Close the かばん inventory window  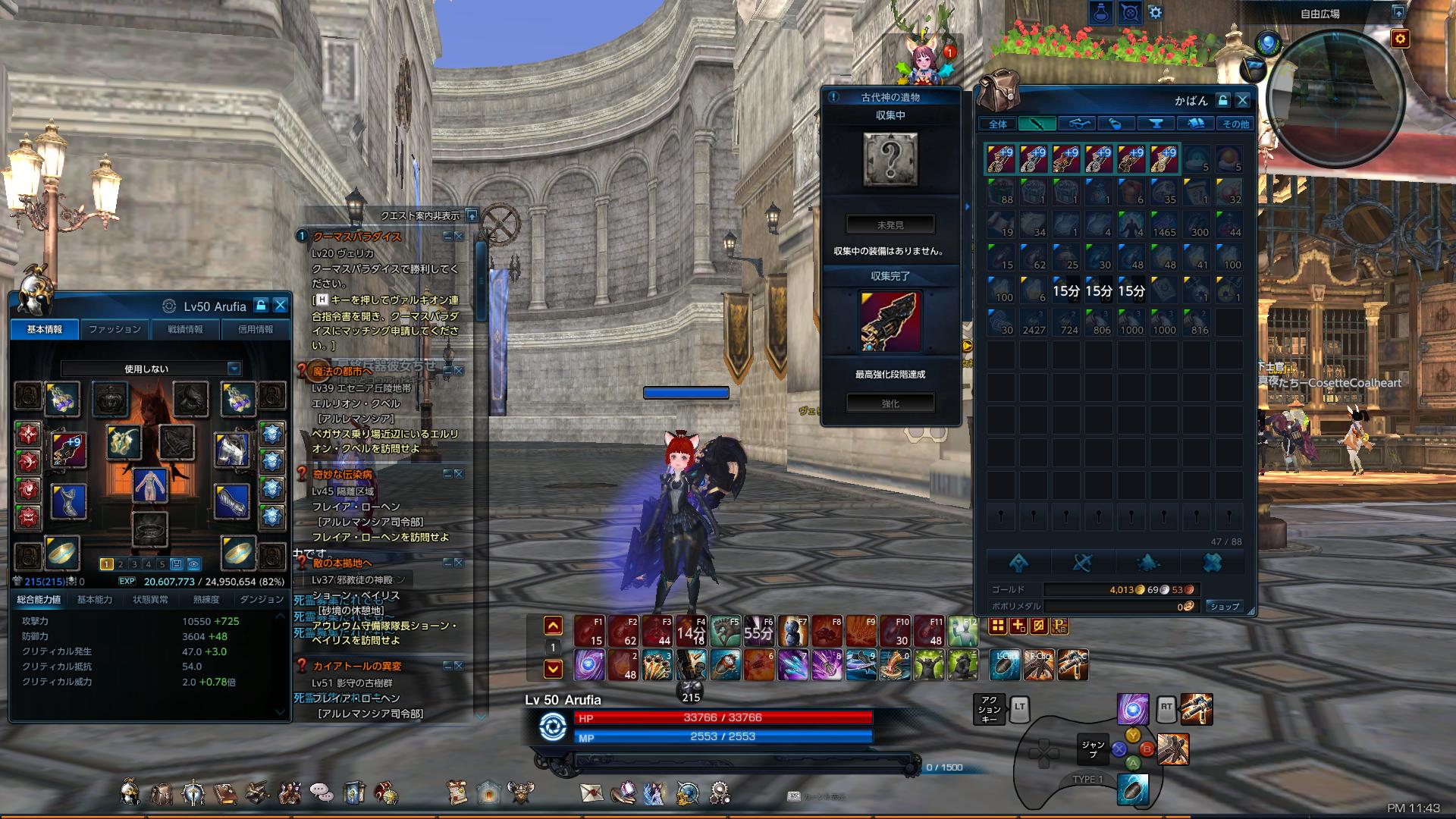point(1242,100)
